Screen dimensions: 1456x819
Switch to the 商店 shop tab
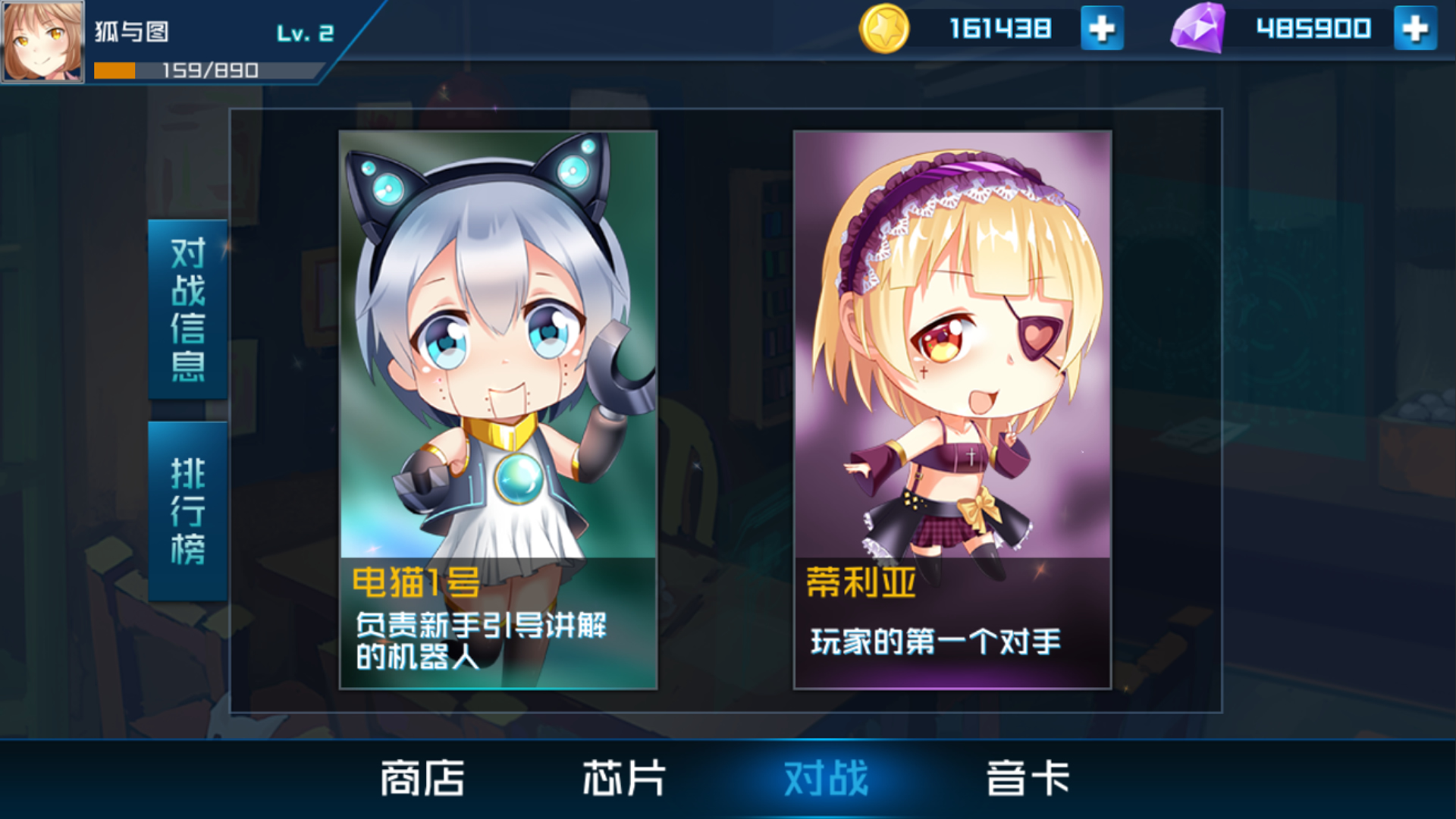click(x=422, y=779)
